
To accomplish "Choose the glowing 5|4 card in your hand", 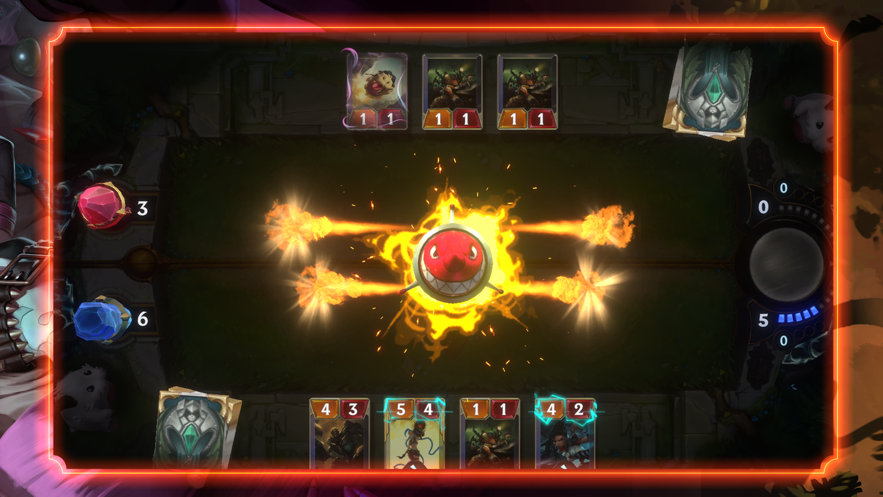I will click(x=414, y=434).
